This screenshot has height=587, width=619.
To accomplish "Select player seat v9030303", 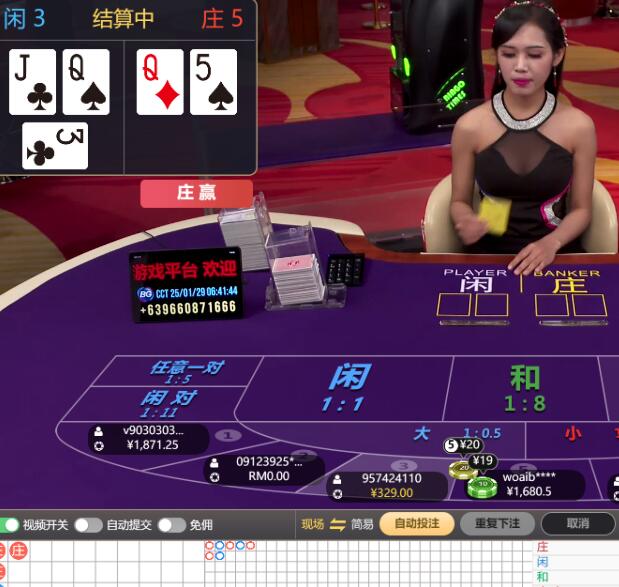I will pyautogui.click(x=150, y=438).
